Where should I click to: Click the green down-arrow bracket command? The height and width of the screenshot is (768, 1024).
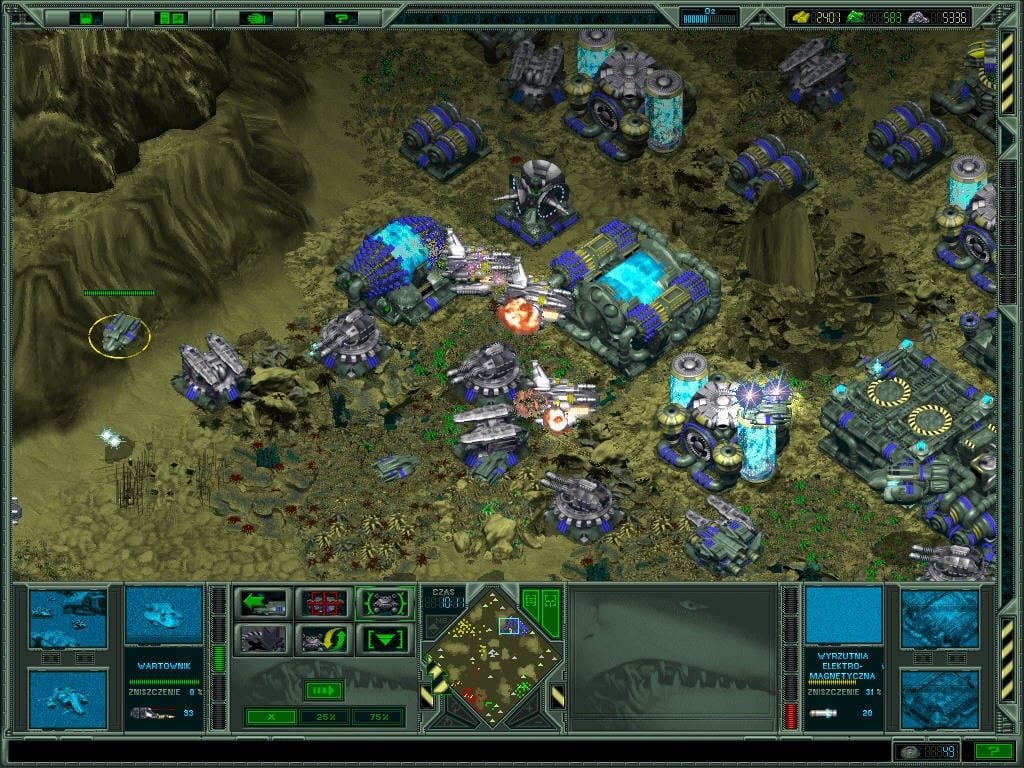[385, 638]
